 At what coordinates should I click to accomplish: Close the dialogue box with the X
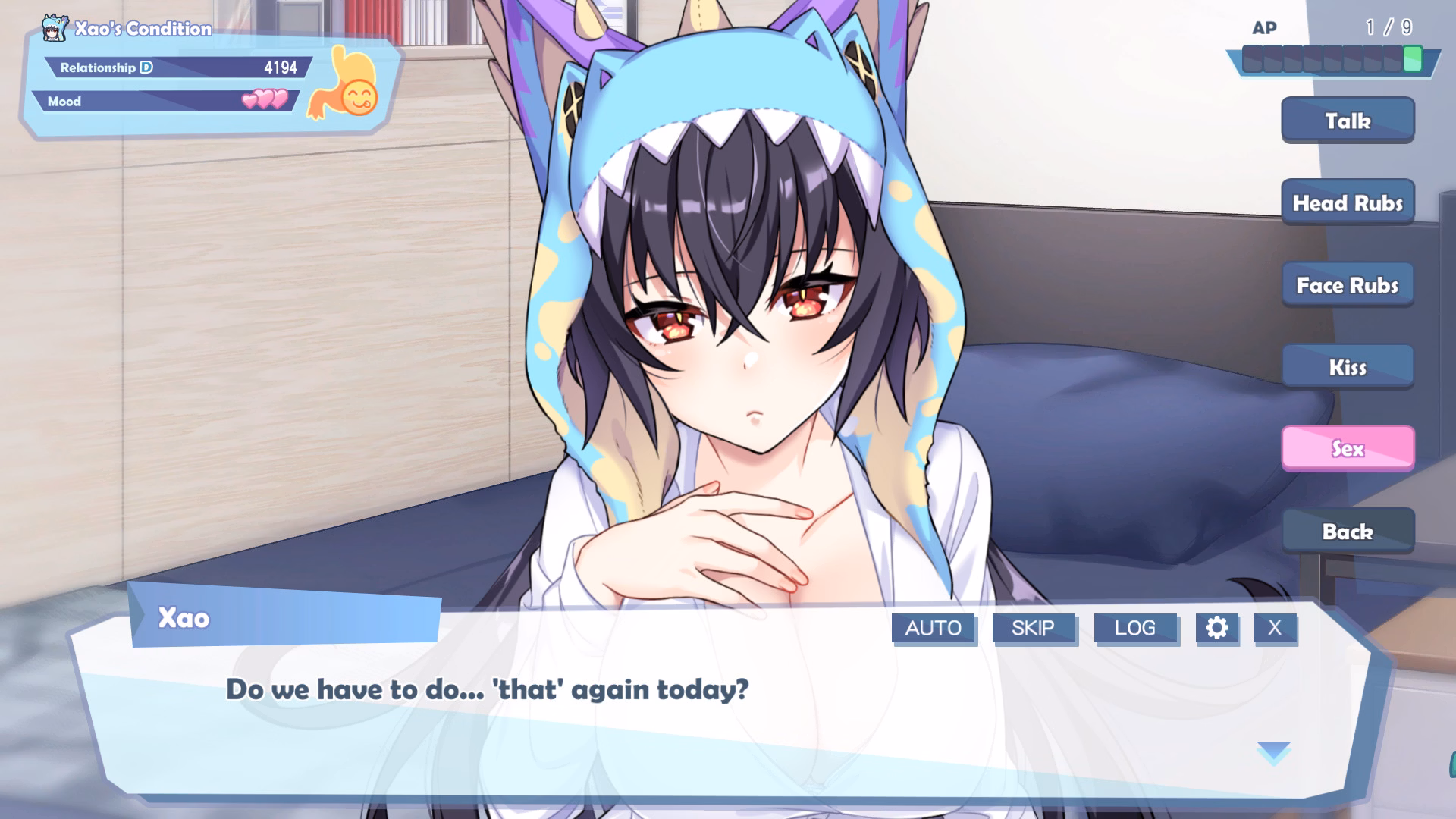(1275, 628)
